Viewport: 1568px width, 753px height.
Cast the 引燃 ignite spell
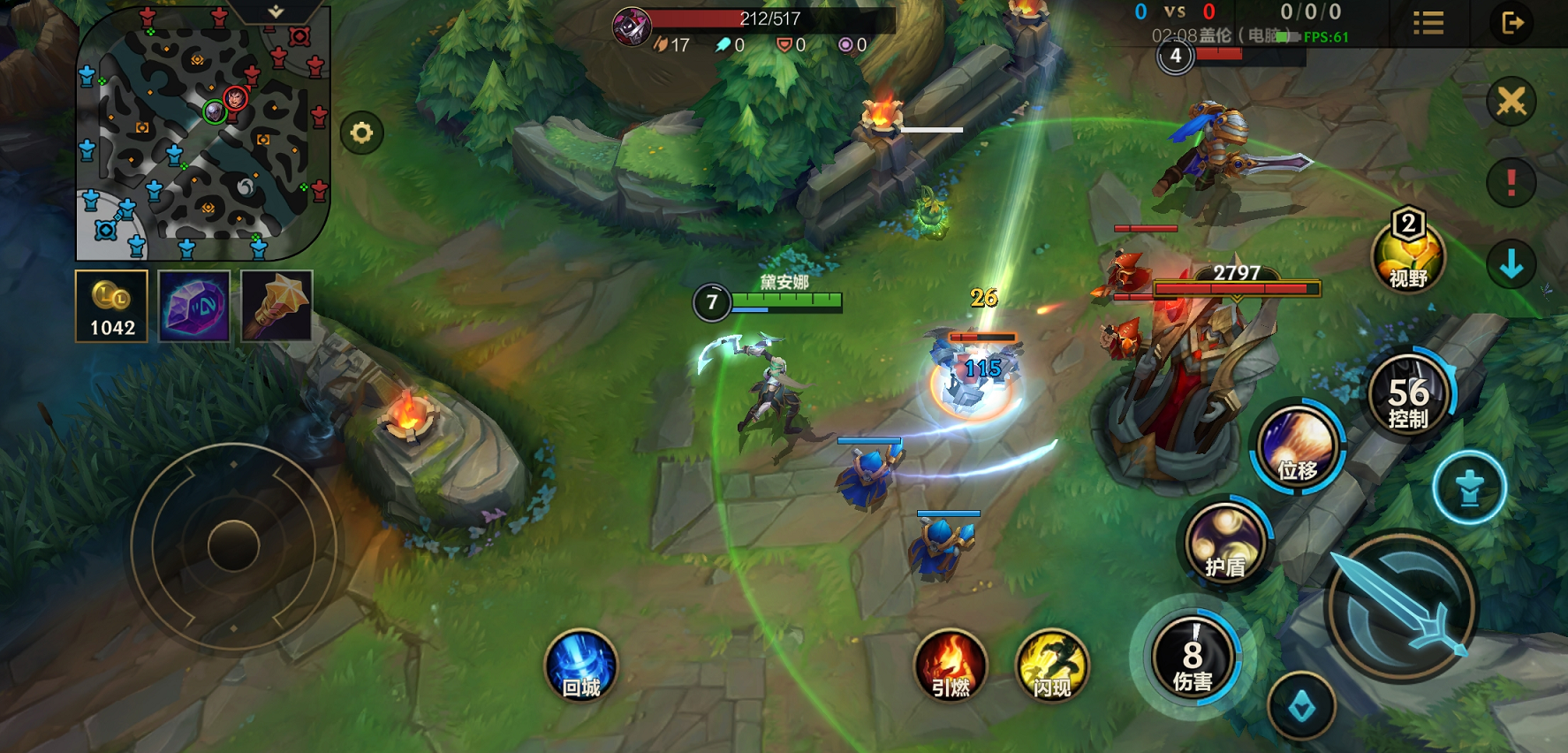(x=951, y=666)
